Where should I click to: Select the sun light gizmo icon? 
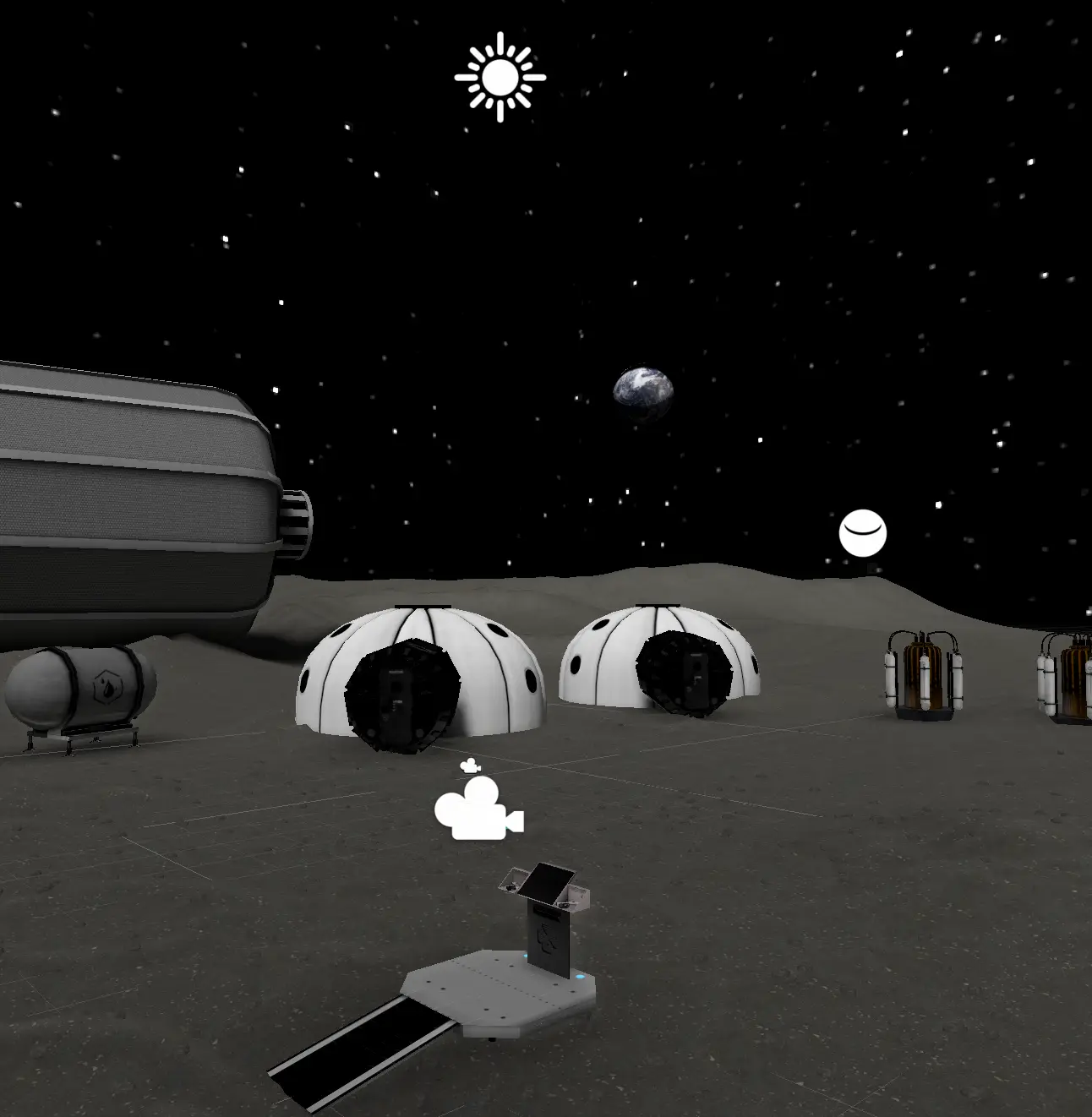[x=500, y=78]
